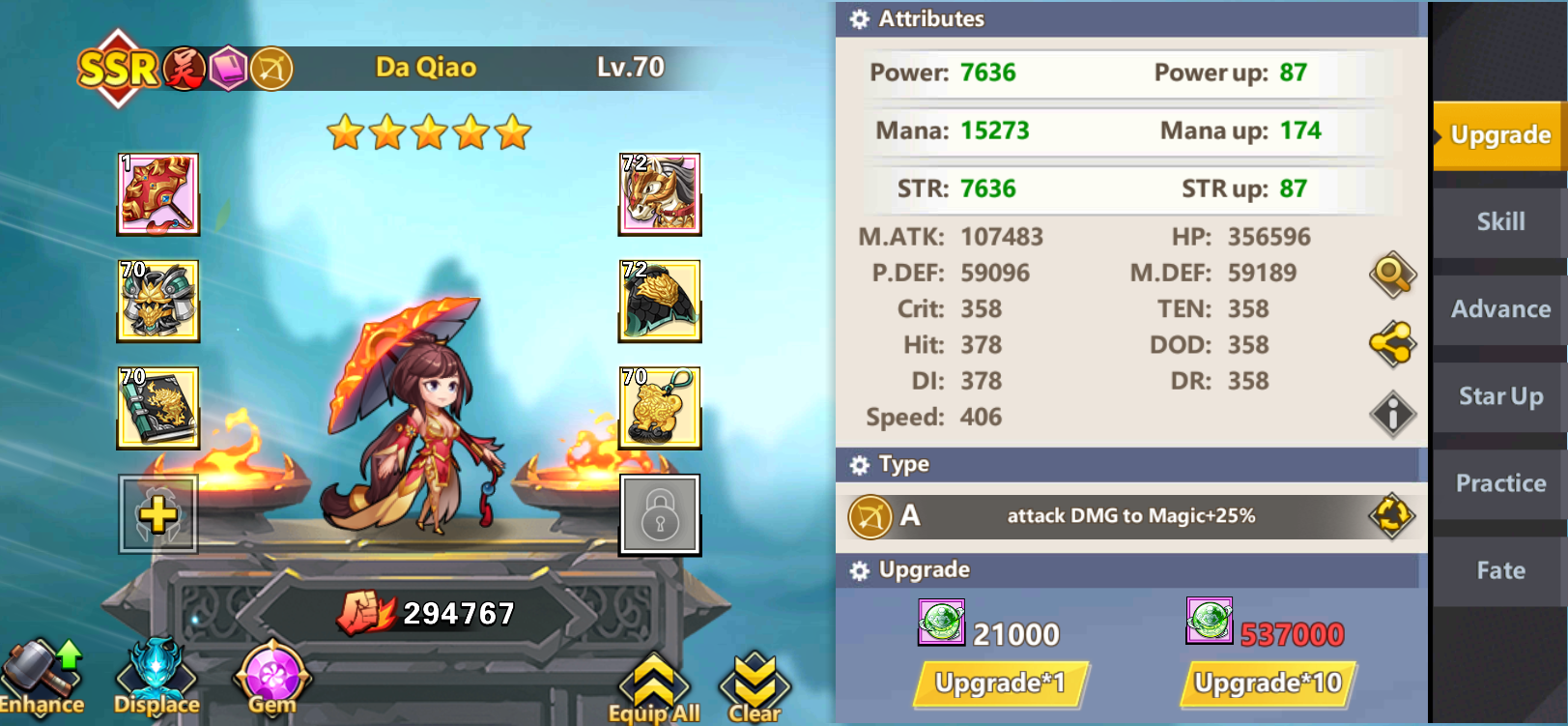
Task: Switch to the Skill tab
Action: (x=1498, y=222)
